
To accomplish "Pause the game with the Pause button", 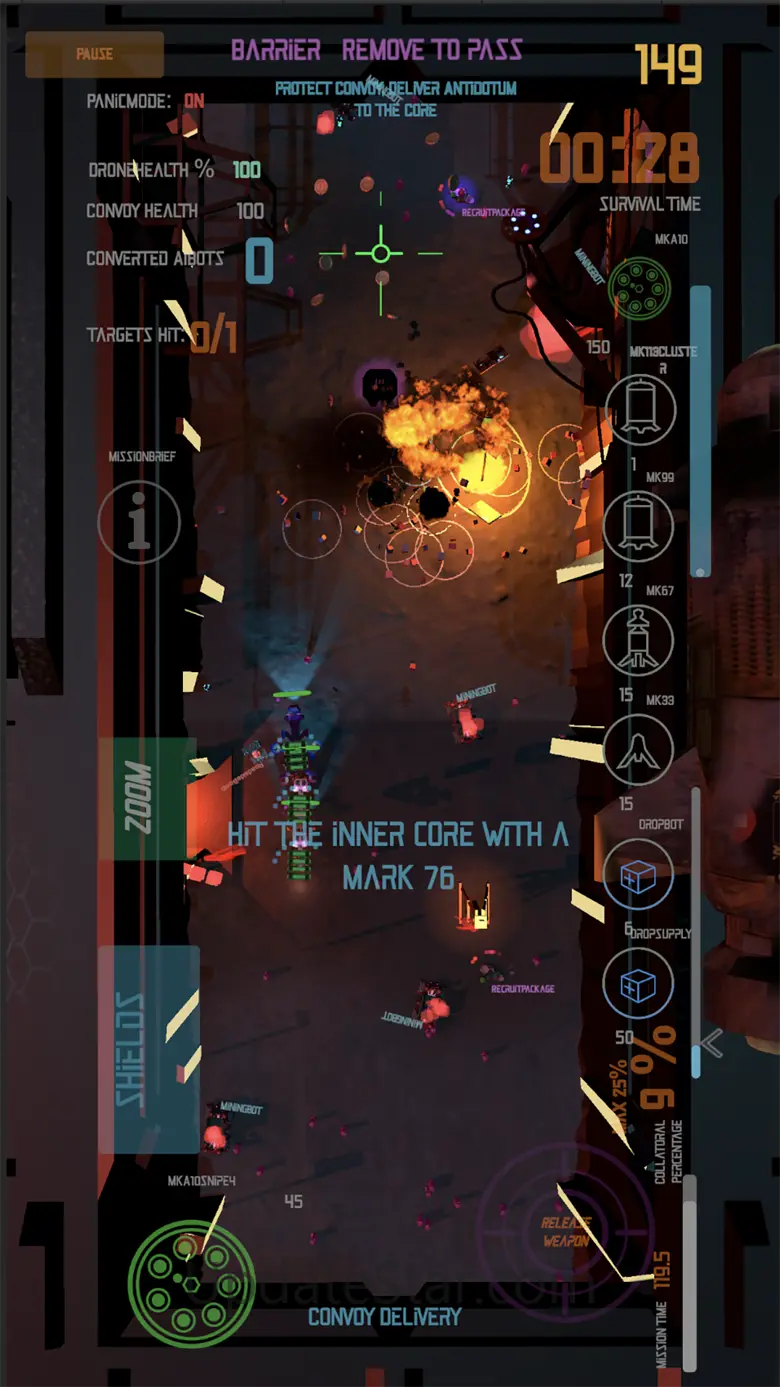I will [95, 54].
